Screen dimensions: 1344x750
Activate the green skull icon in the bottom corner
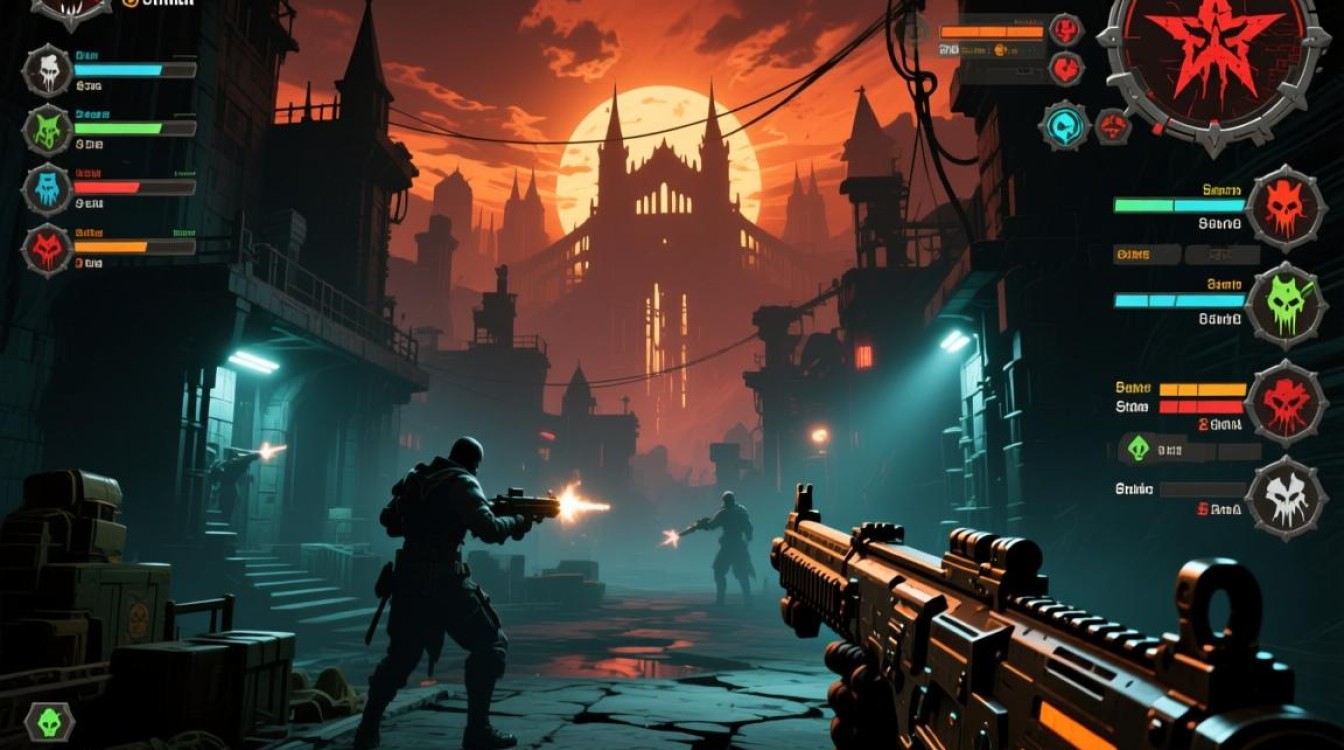click(x=48, y=721)
